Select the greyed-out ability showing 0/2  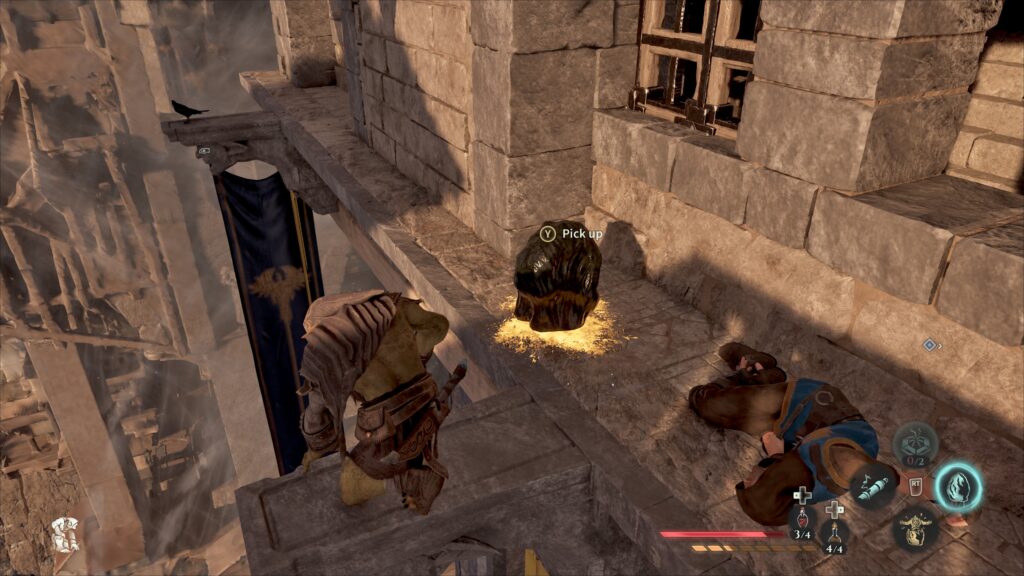coord(915,443)
